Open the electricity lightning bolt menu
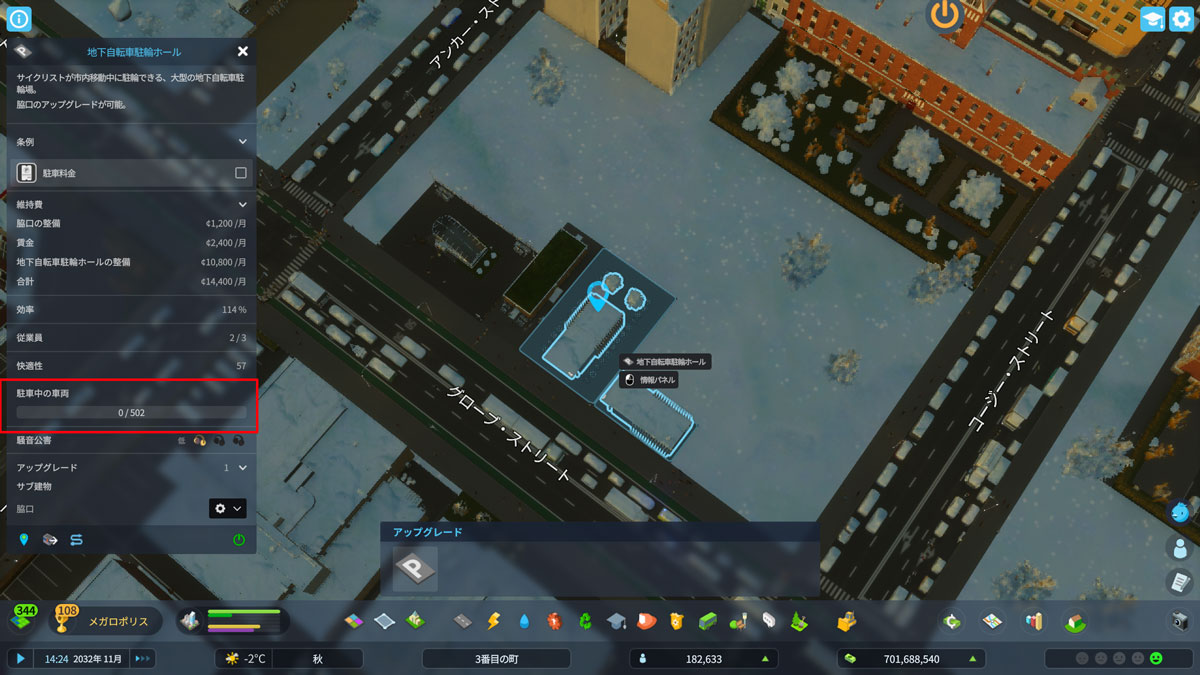 point(493,621)
